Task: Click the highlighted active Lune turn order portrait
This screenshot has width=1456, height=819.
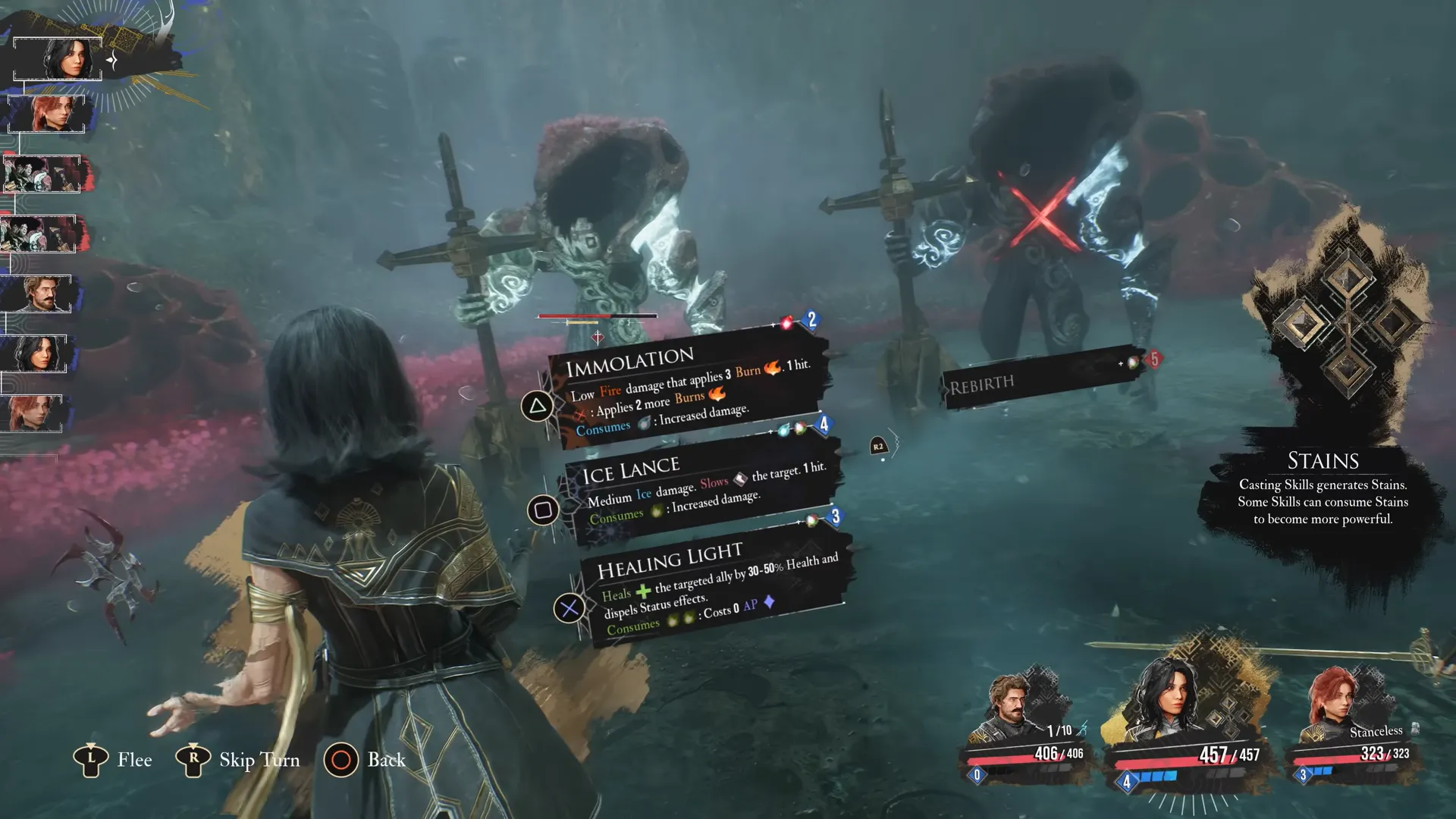Action: (58, 58)
